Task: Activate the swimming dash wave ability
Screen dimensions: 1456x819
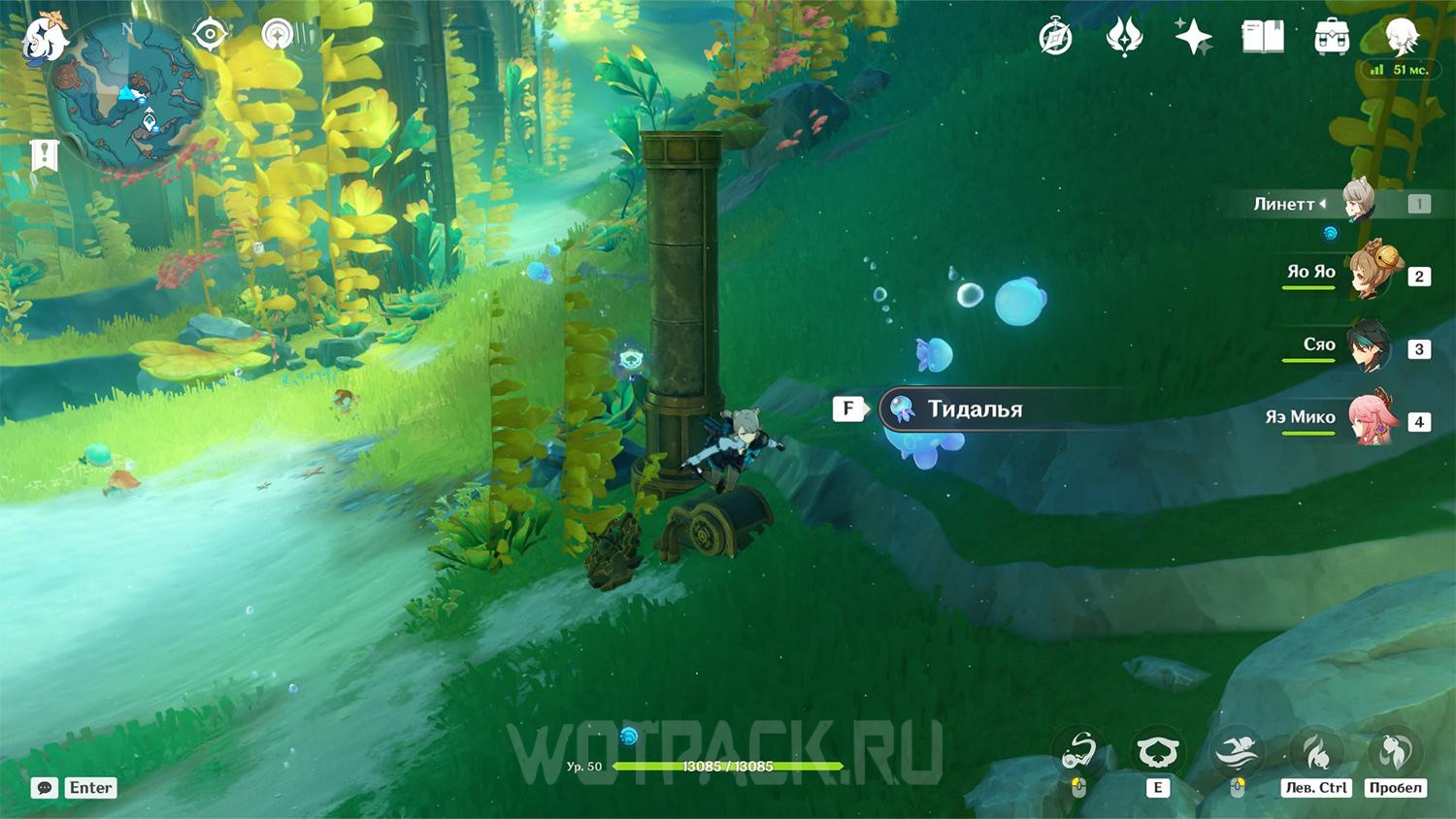Action: [x=1237, y=750]
